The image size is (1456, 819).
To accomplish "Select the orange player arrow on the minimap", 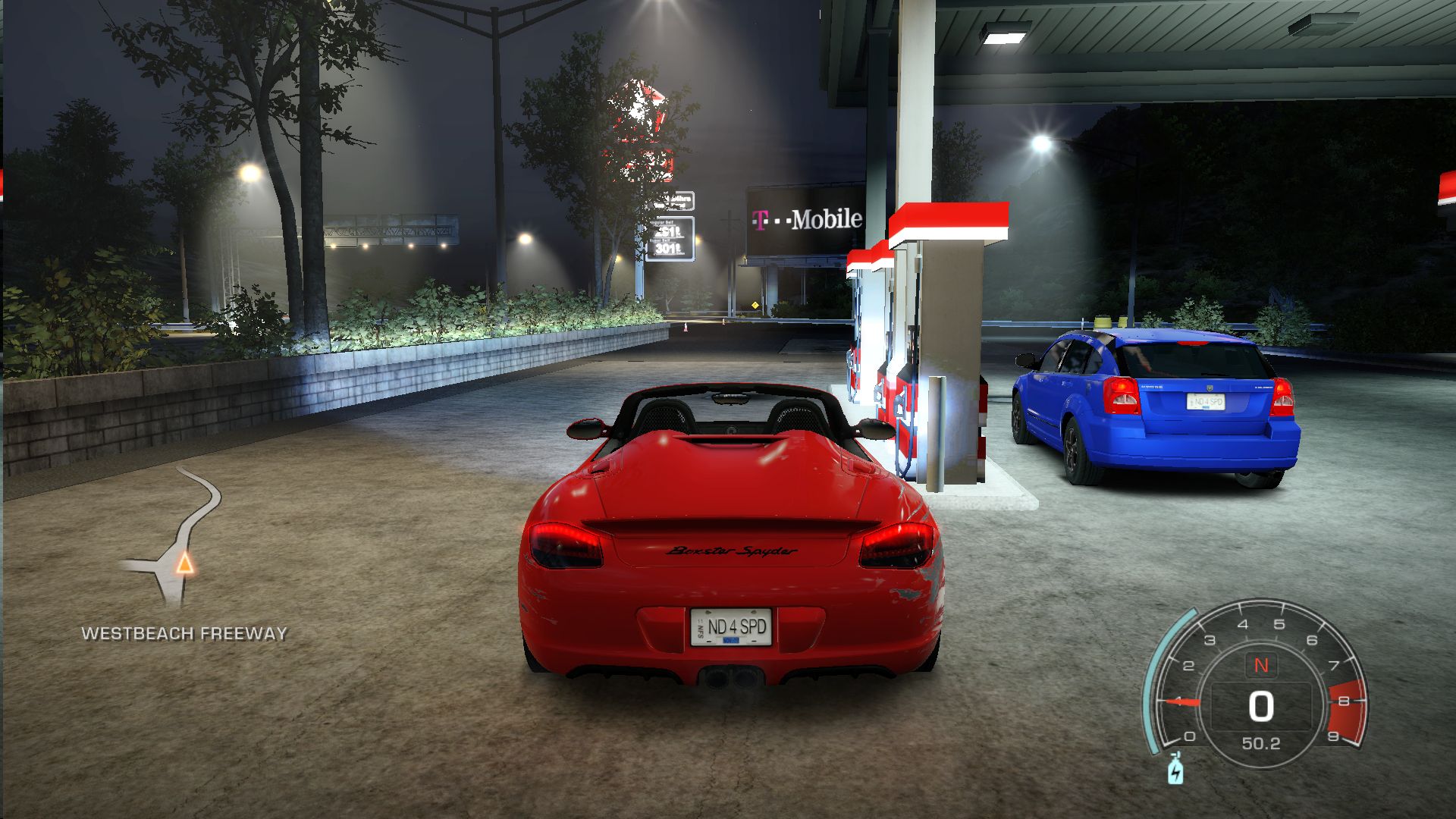I will point(184,563).
